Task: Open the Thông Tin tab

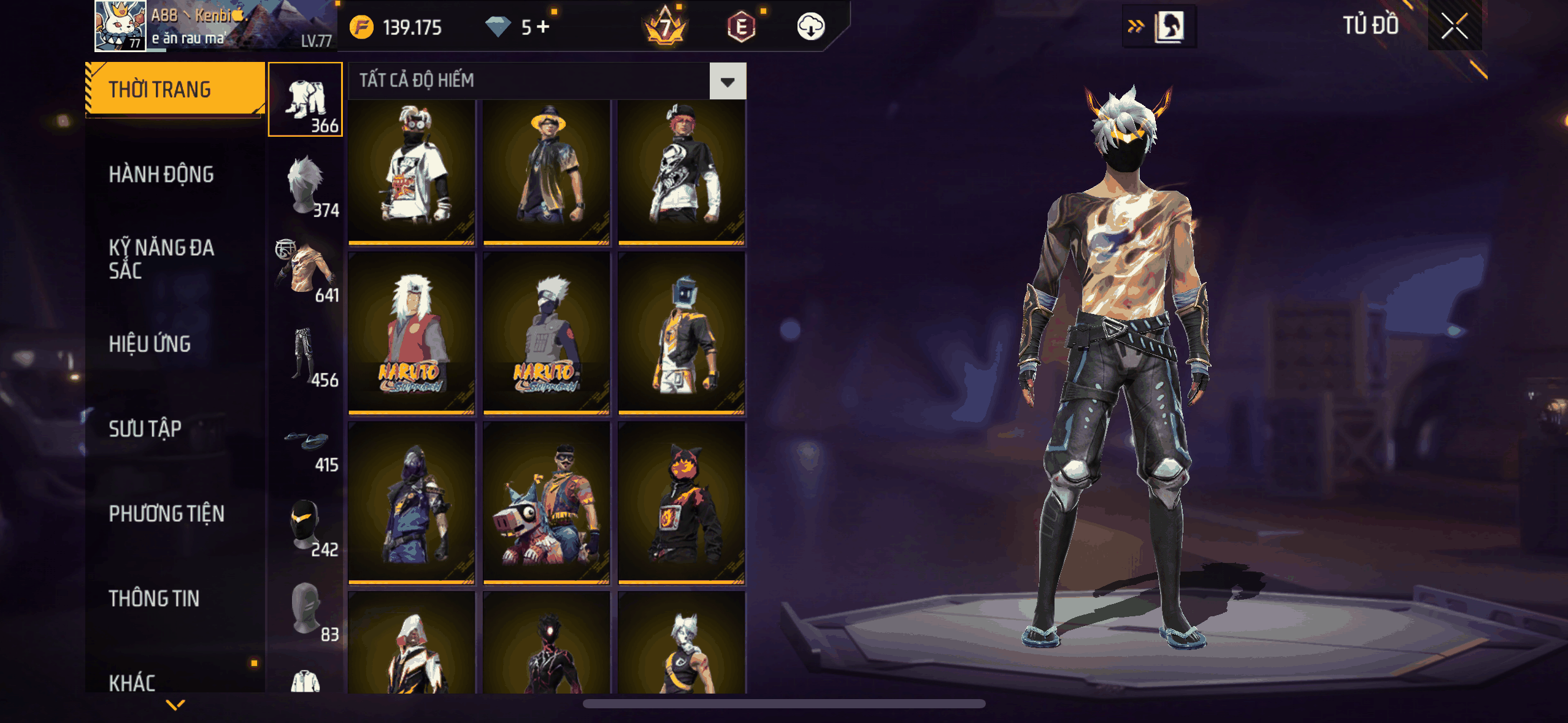Action: tap(154, 599)
